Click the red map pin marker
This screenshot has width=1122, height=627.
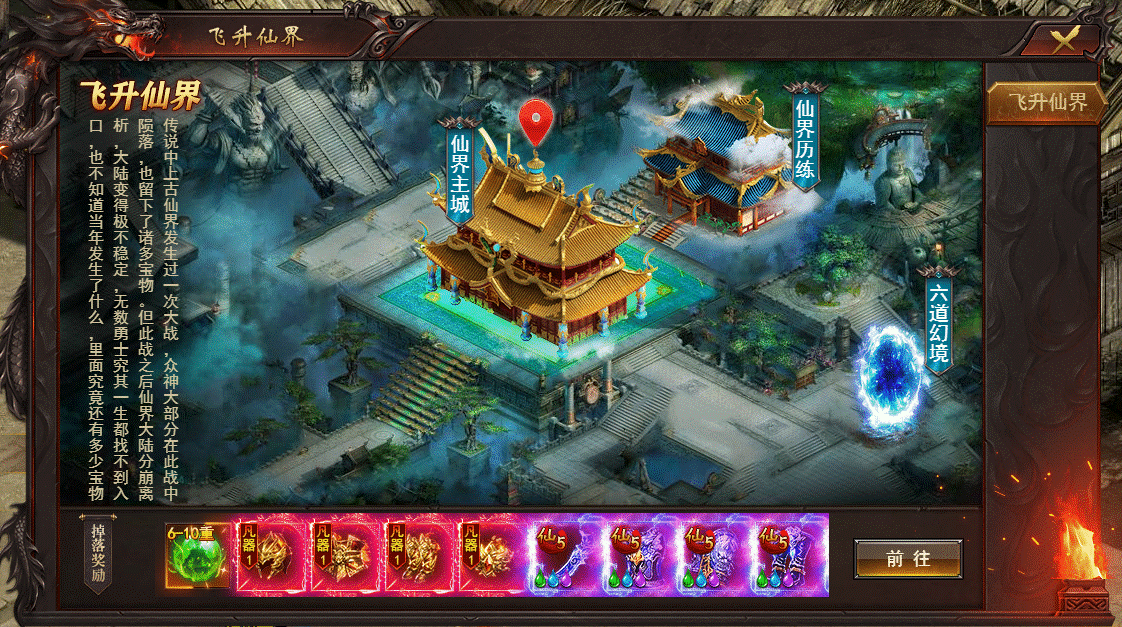536,123
